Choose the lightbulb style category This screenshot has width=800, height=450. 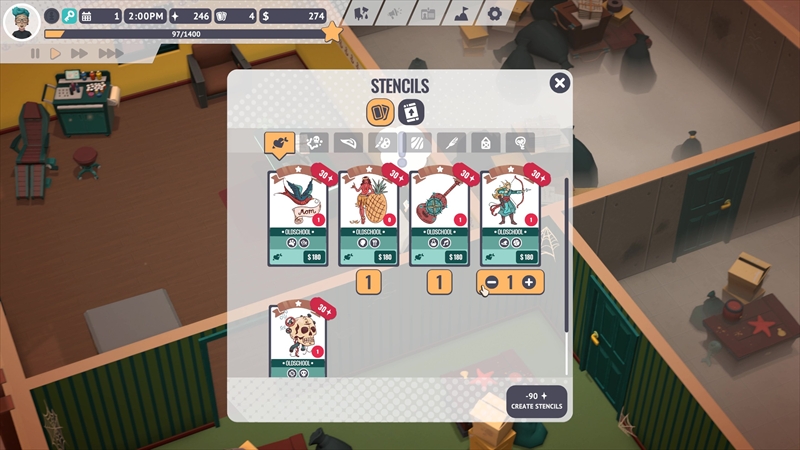coord(518,144)
